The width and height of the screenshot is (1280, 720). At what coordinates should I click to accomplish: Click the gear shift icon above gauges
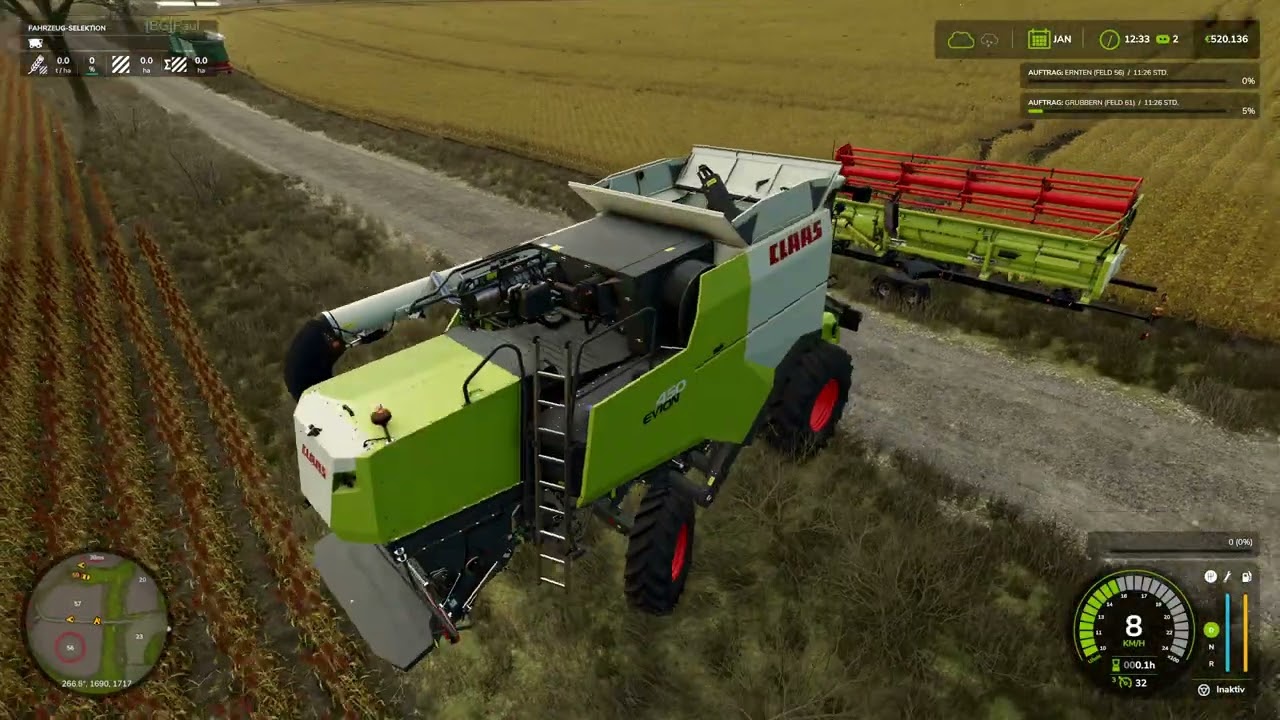(x=1210, y=577)
